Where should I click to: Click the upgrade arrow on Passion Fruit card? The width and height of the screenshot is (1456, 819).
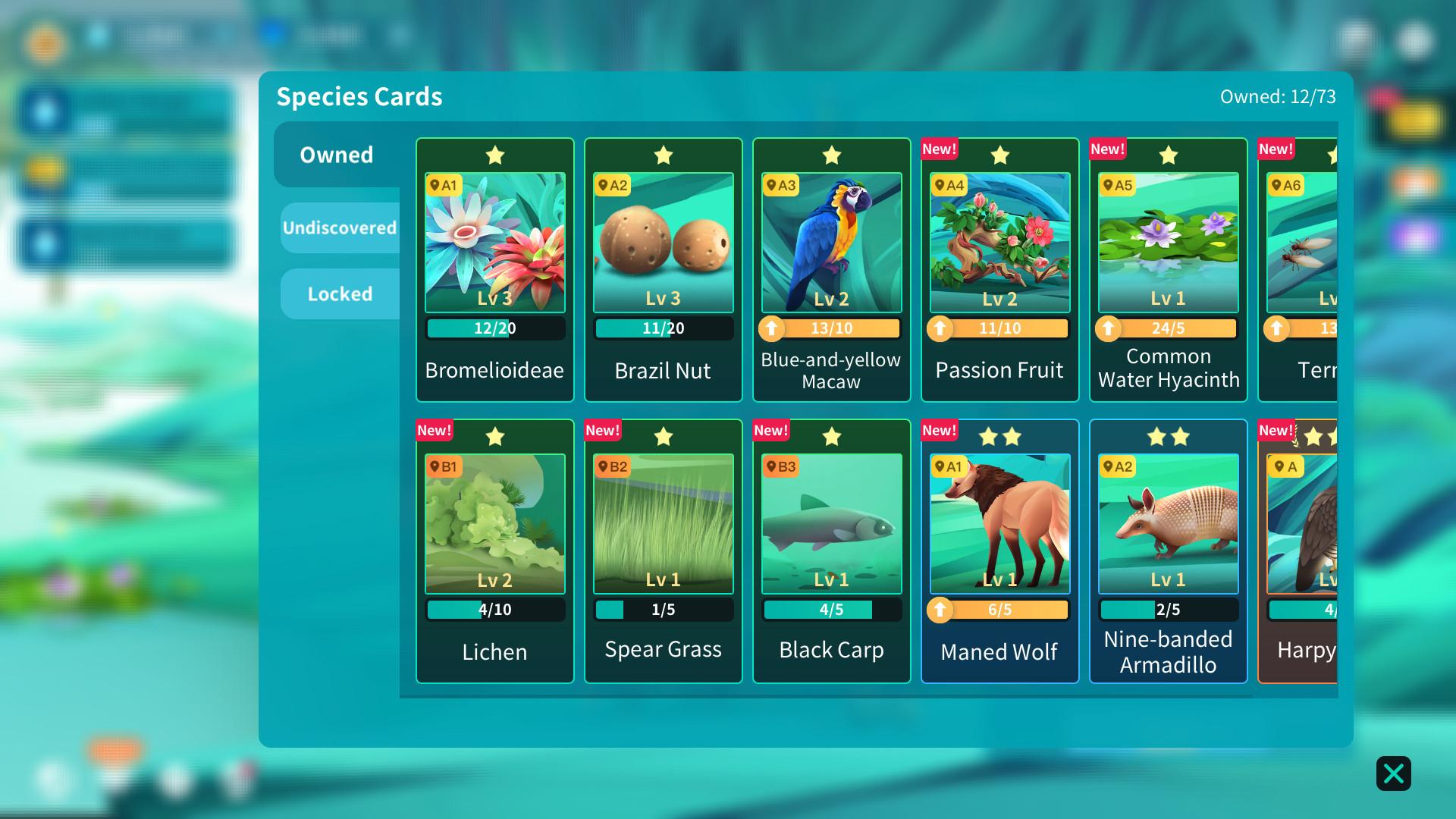(x=940, y=328)
